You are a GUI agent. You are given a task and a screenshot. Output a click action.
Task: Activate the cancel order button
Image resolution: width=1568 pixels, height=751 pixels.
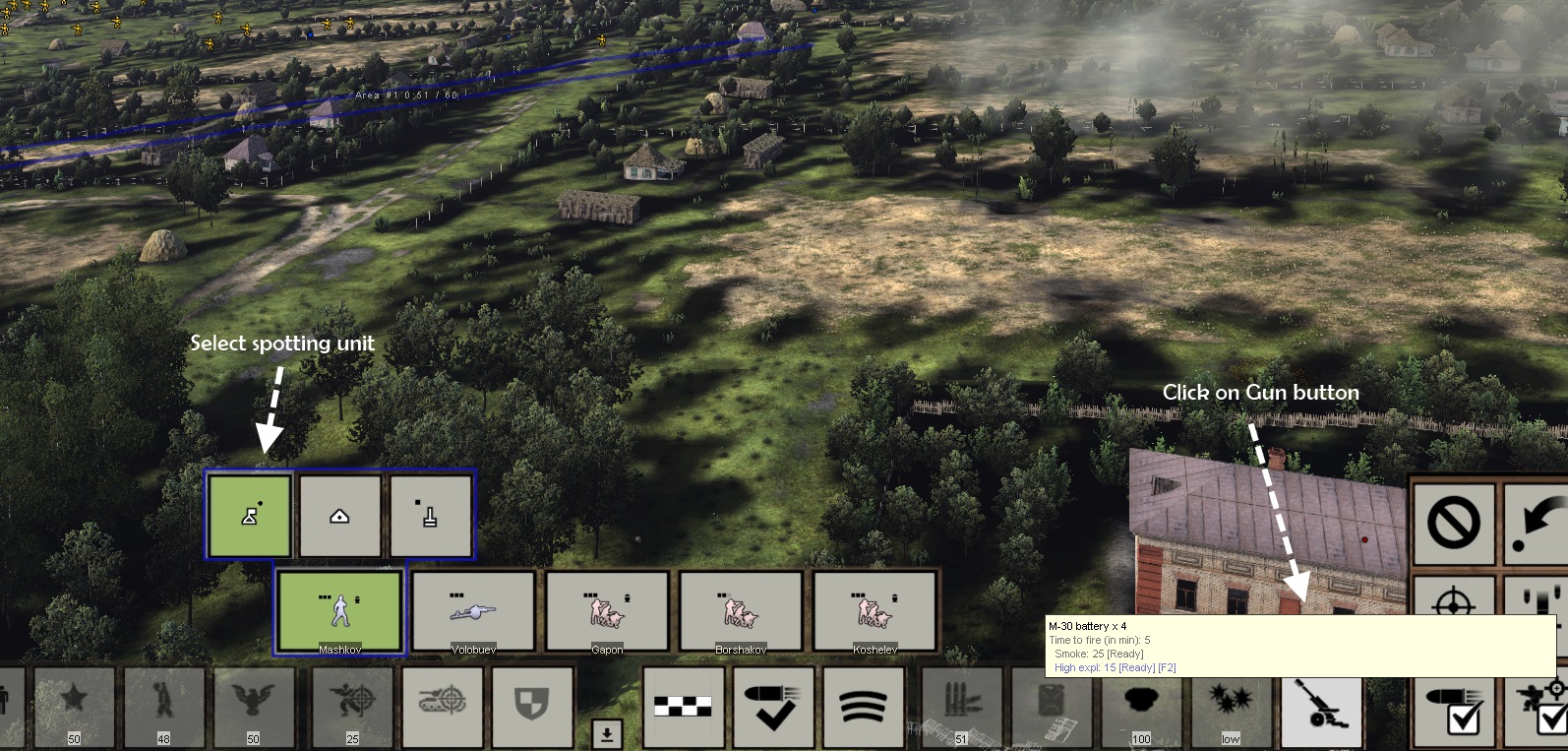[x=1454, y=523]
